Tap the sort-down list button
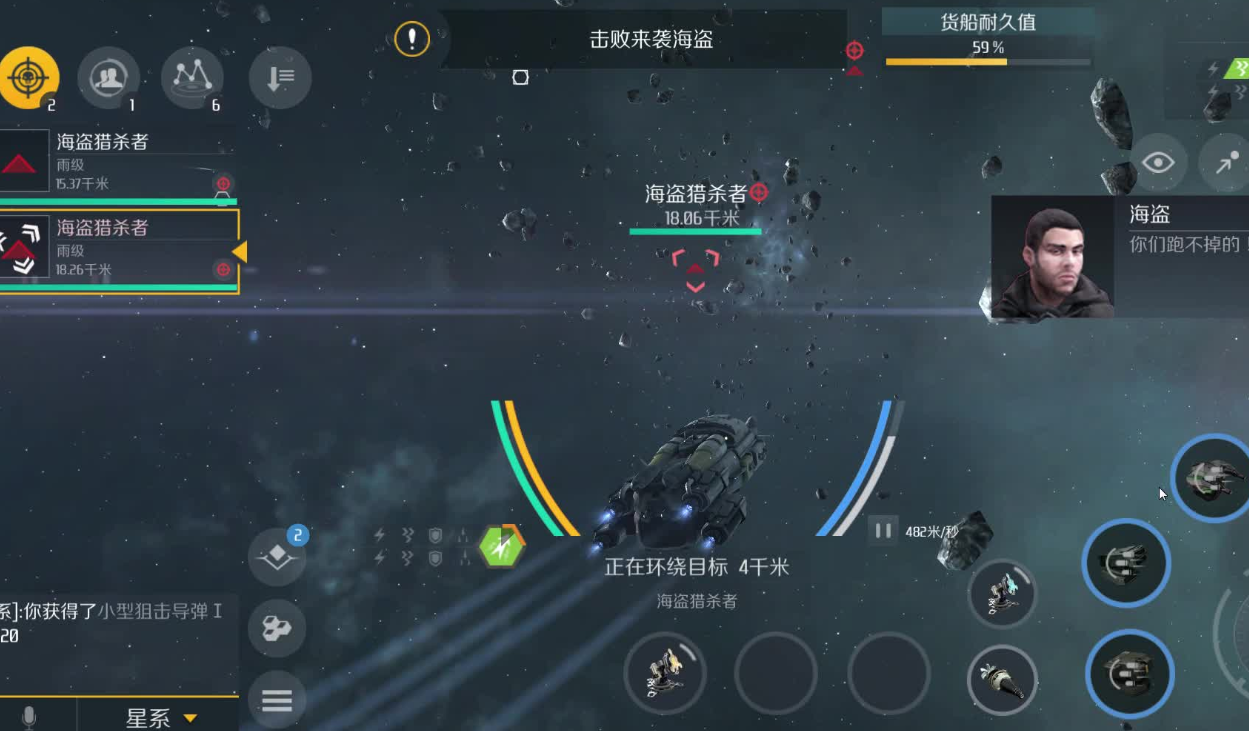1249x731 pixels. click(x=280, y=77)
